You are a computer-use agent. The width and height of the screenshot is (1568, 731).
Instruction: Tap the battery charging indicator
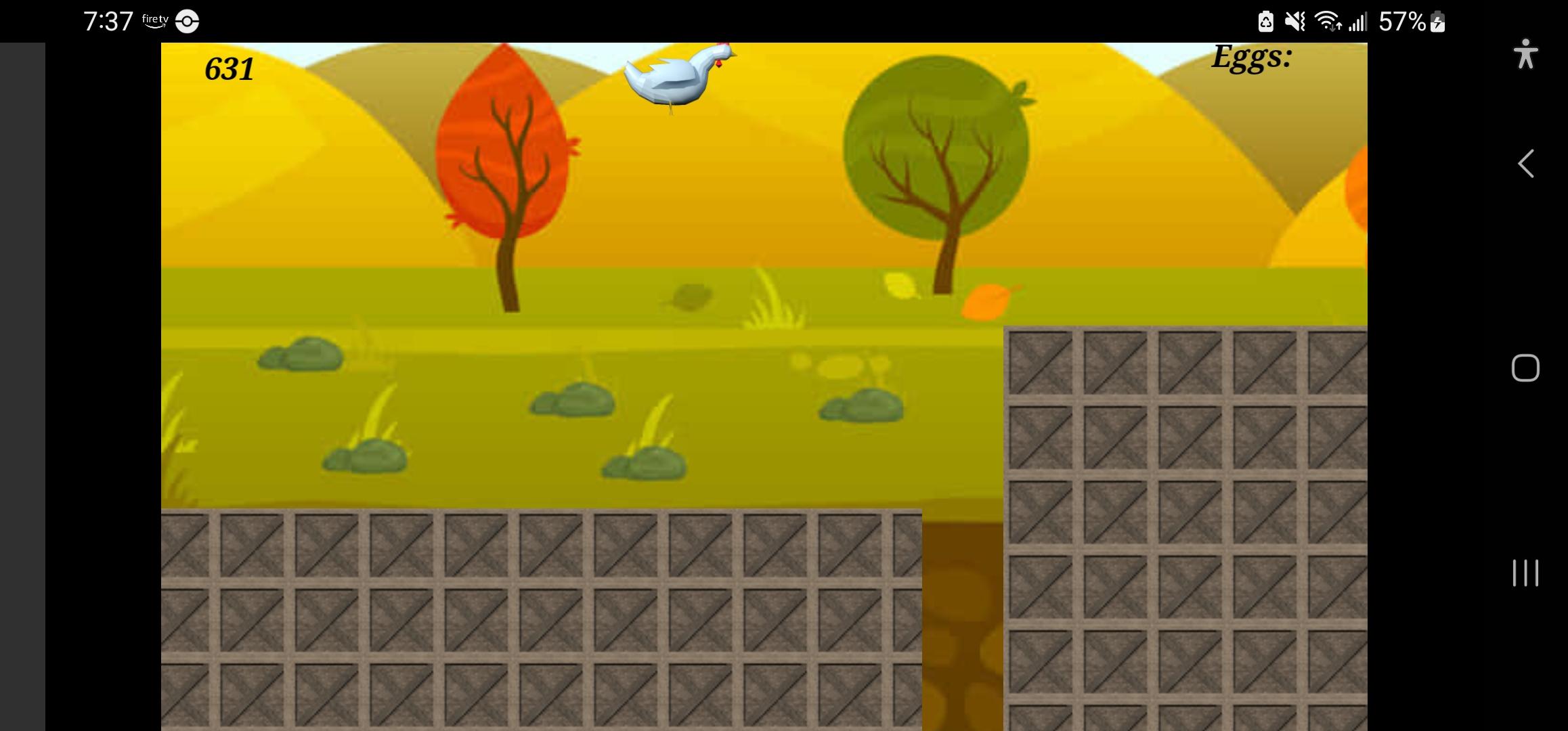1438,22
